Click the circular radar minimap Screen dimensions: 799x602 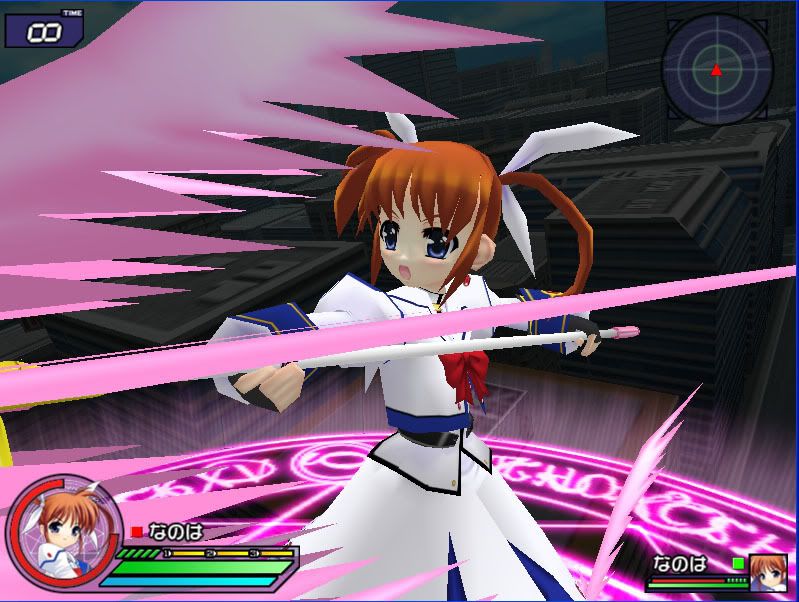click(716, 66)
